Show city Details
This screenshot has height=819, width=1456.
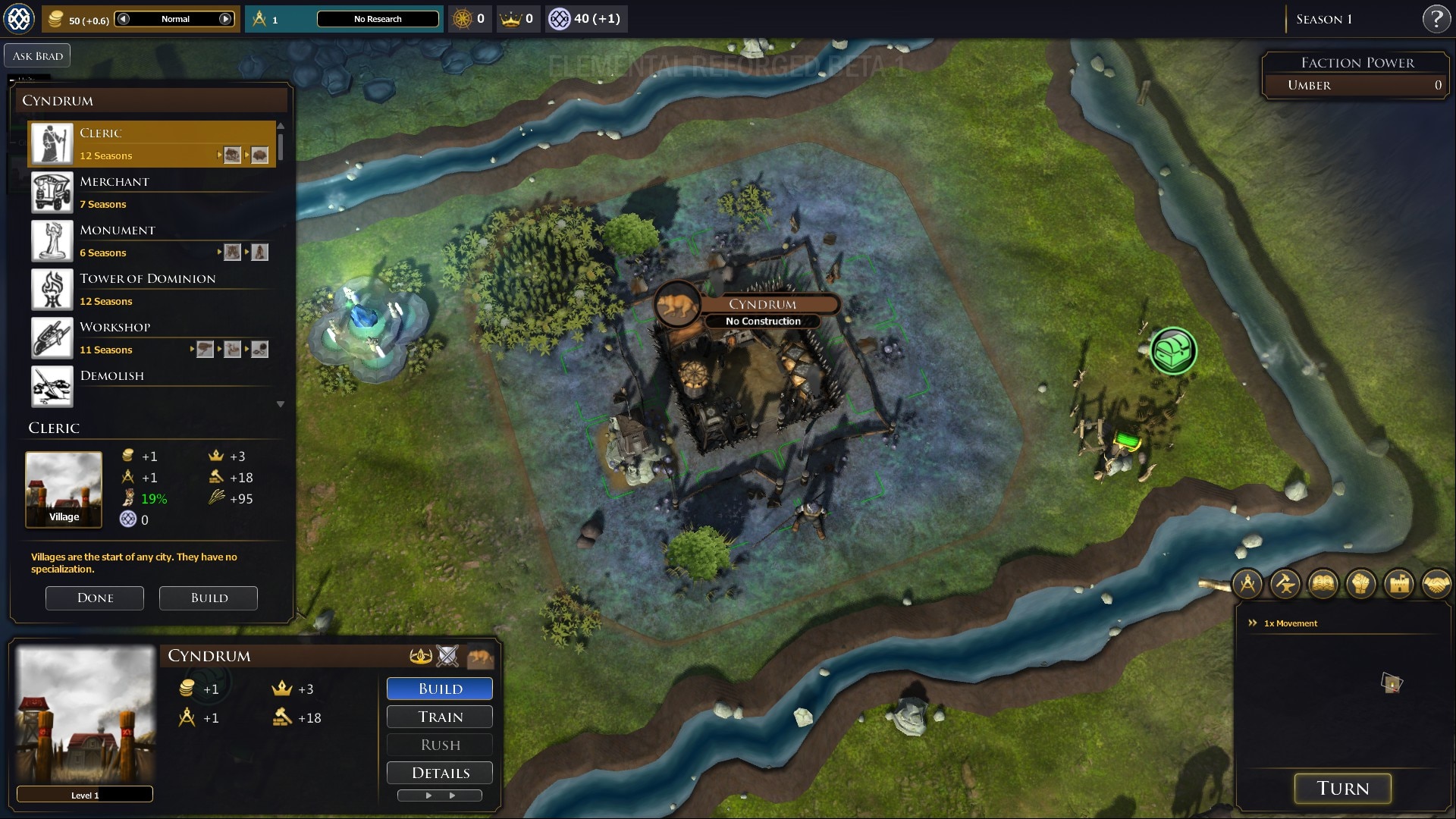440,773
